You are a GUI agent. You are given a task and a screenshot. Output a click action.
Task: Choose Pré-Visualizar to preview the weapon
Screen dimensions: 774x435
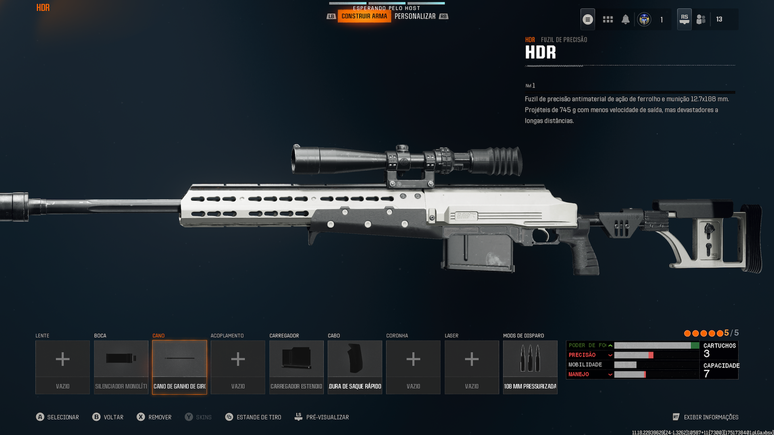pyautogui.click(x=326, y=417)
